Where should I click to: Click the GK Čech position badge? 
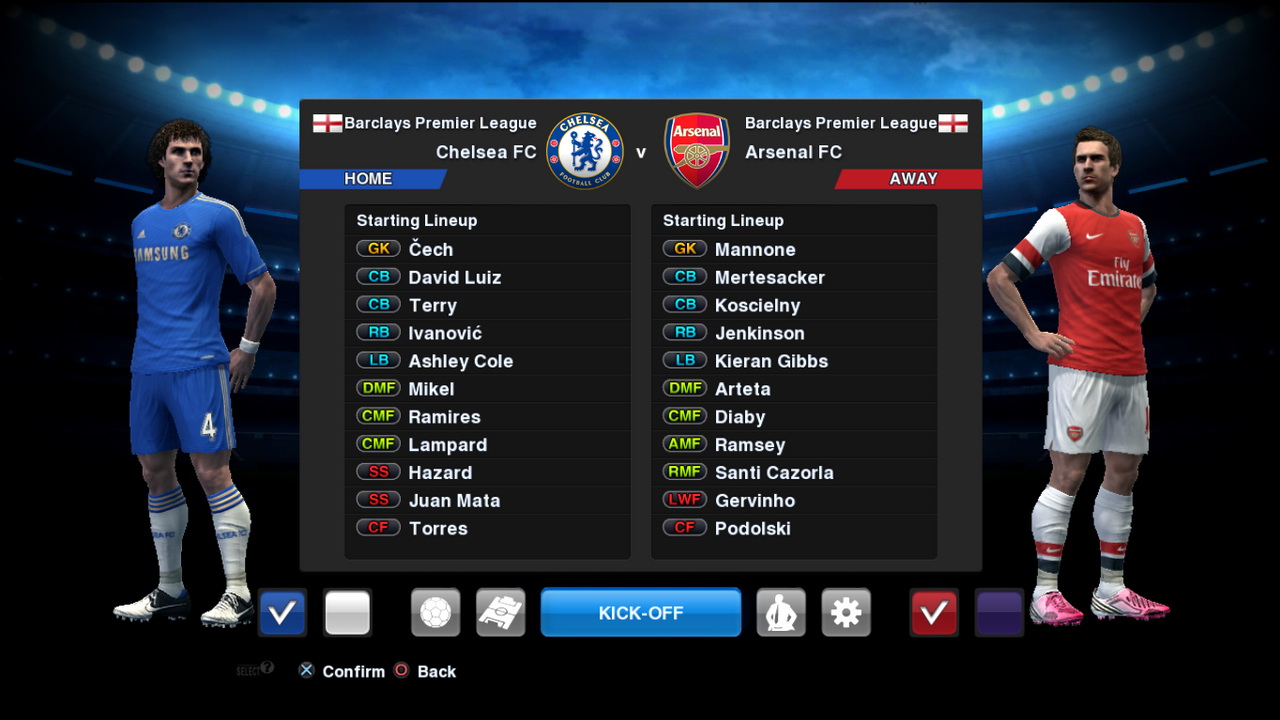[378, 249]
